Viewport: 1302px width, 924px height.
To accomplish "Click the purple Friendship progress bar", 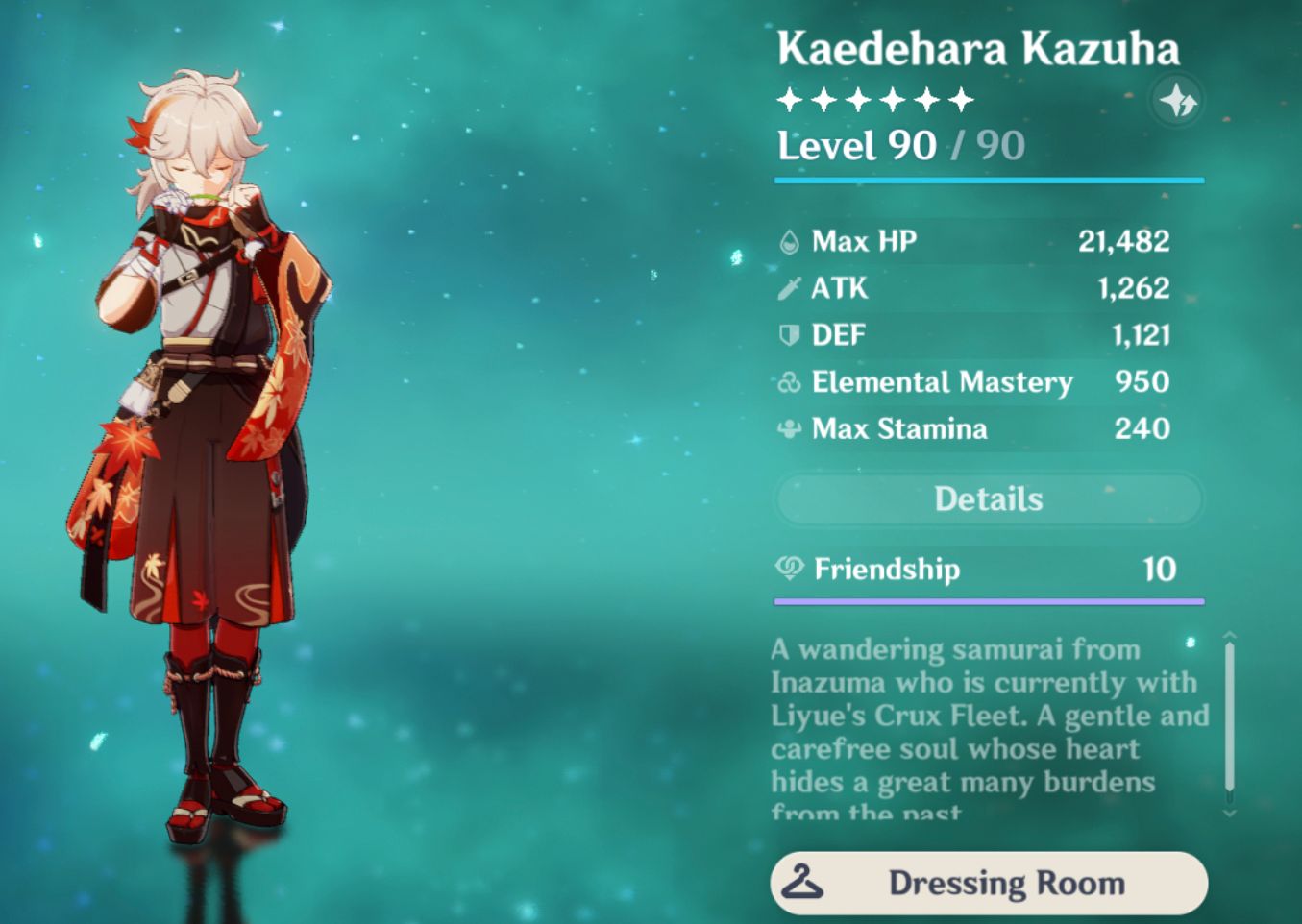I will 988,601.
